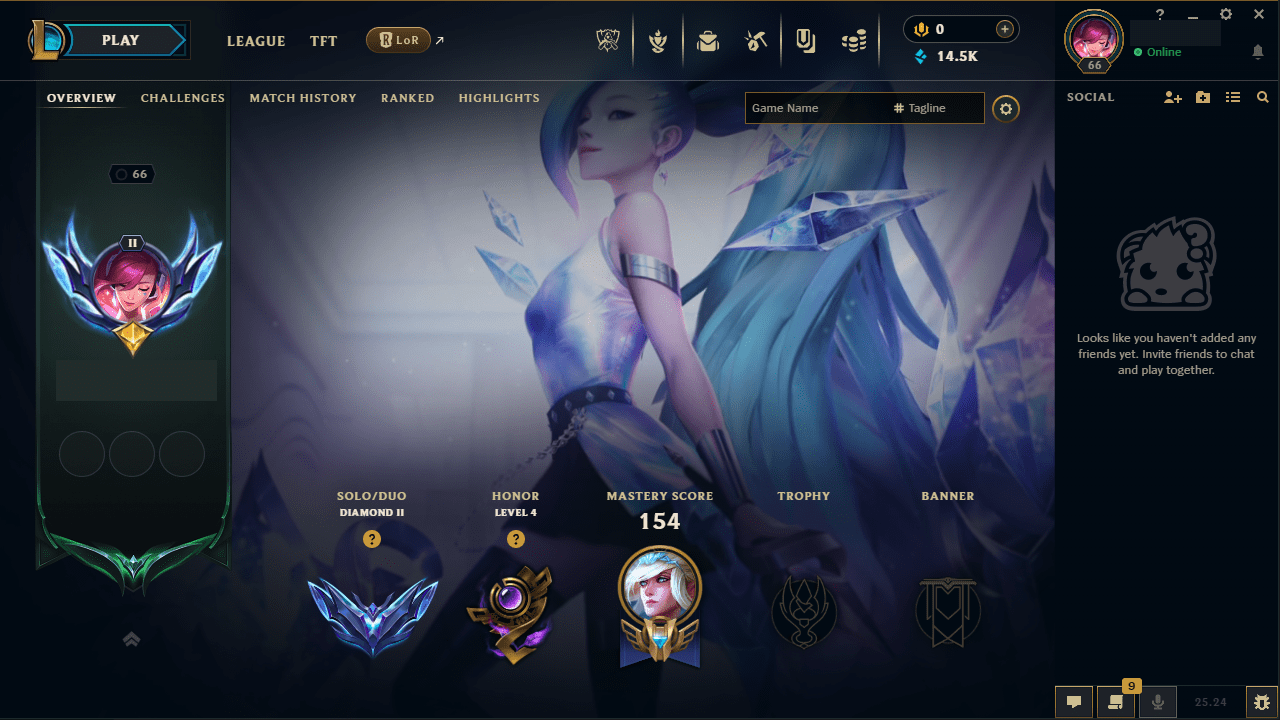Open the Store coins icon
This screenshot has height=720, width=1280.
[x=854, y=41]
